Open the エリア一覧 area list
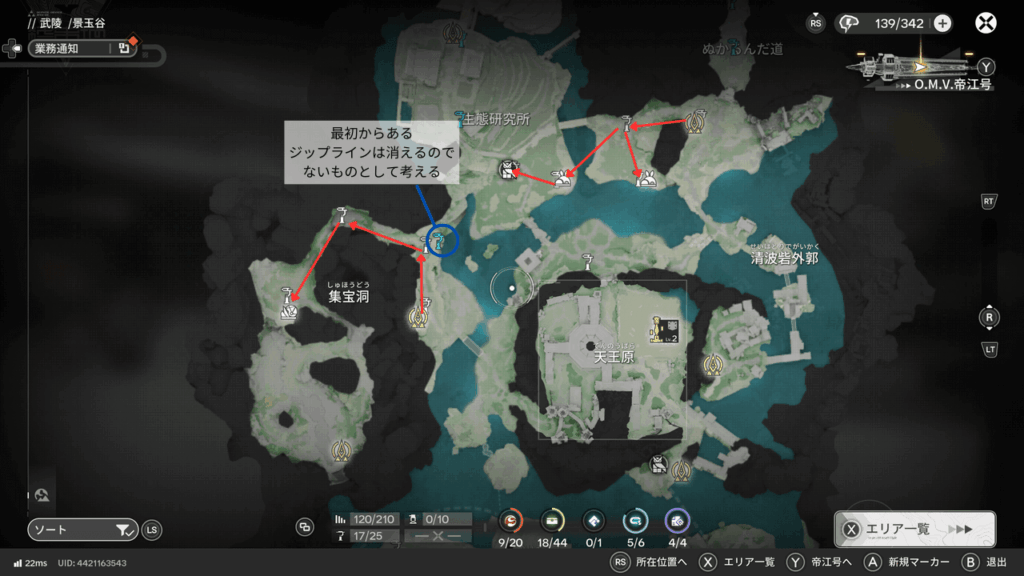Image resolution: width=1024 pixels, height=576 pixels. [914, 530]
